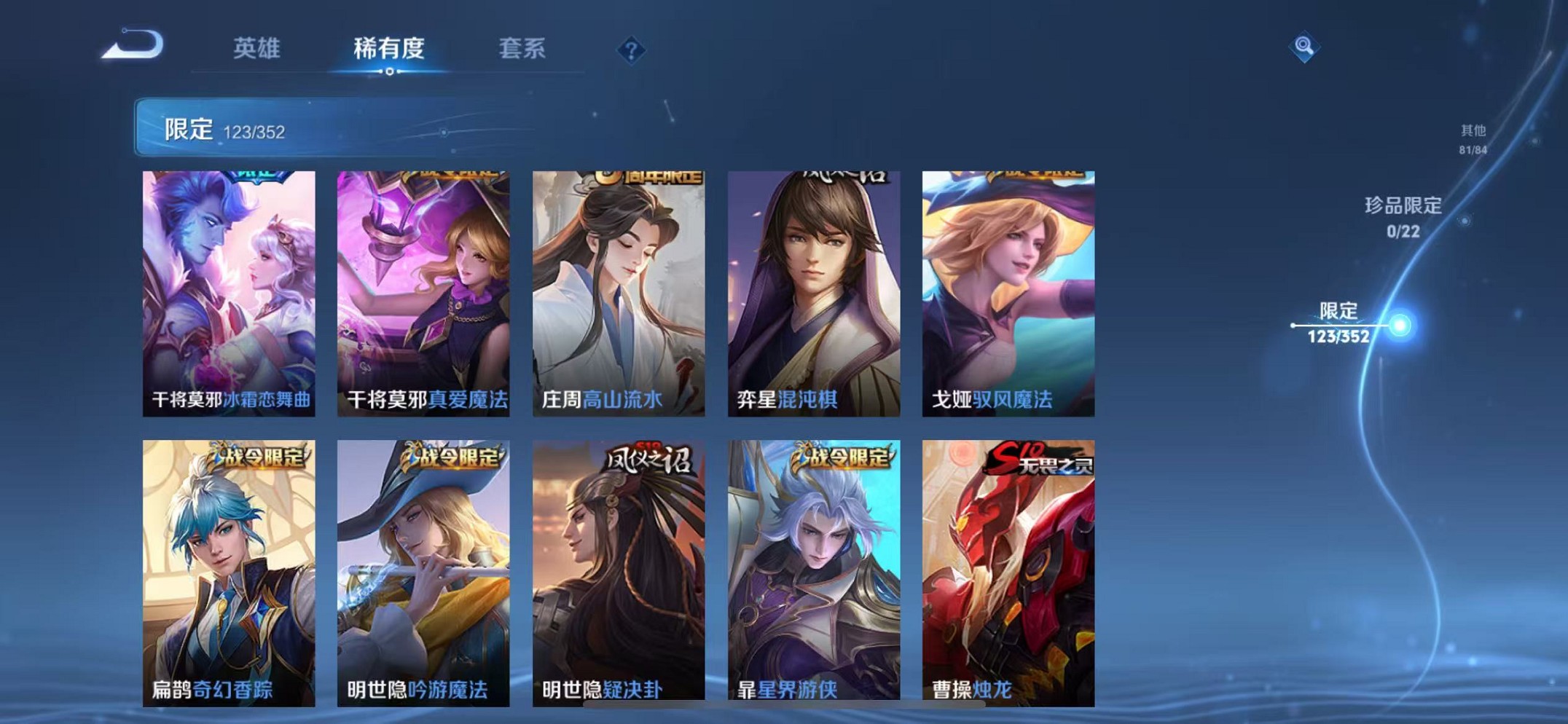
Task: Switch to the 套系 tab
Action: click(523, 48)
